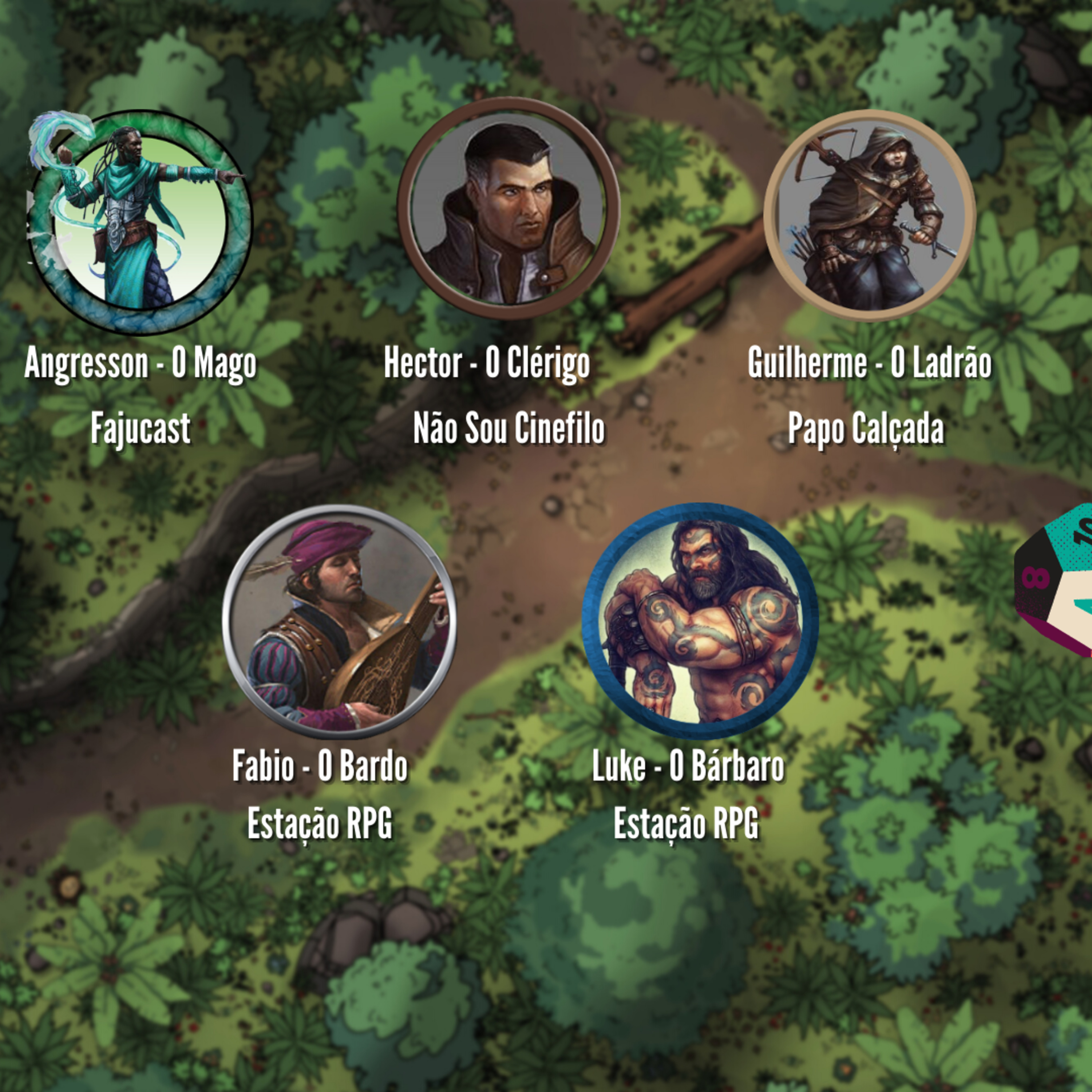Select Fabio the bard portrait
Viewport: 1092px width, 1092px height.
click(339, 622)
